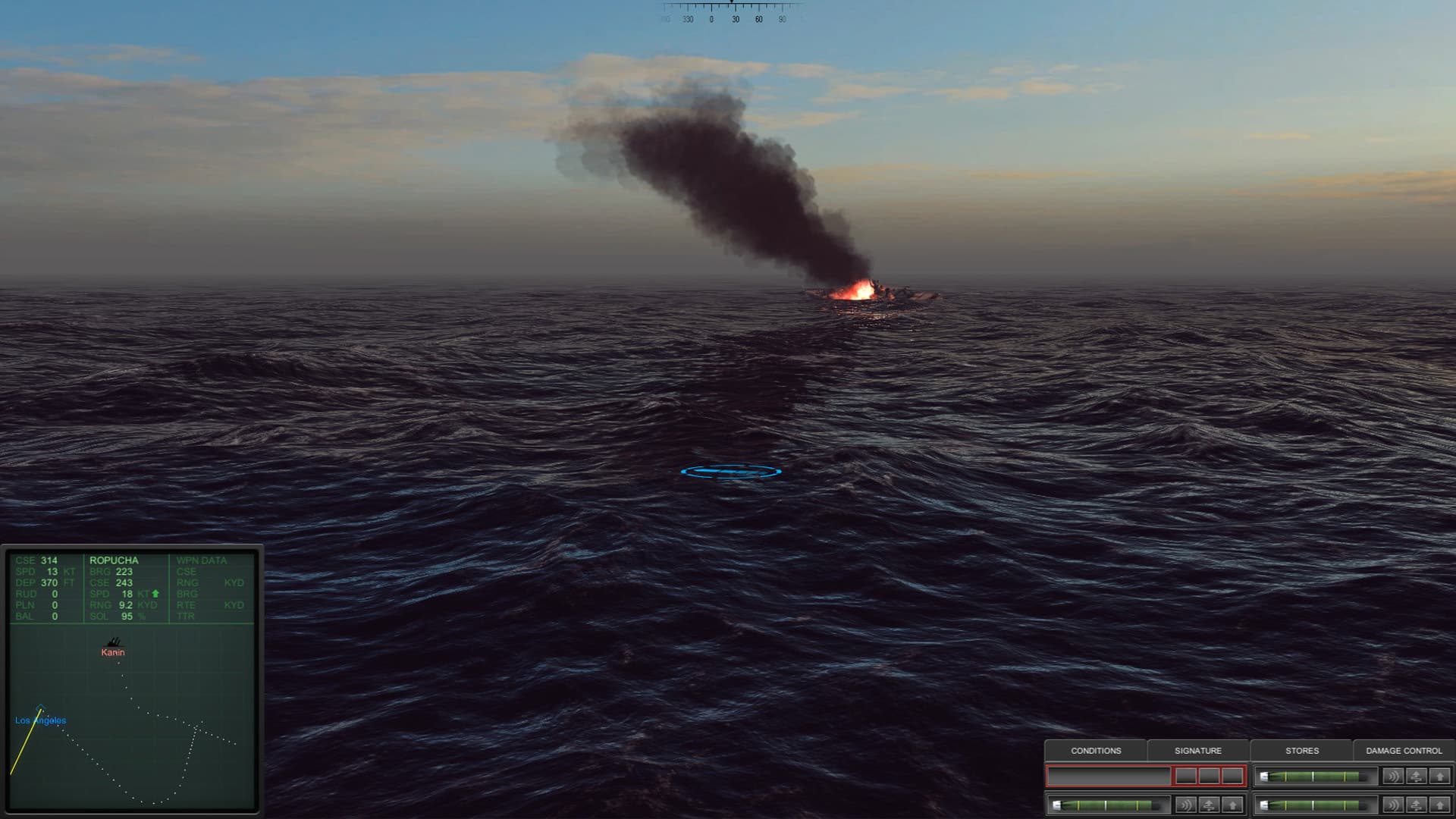Click the ROPUCHA target data header
Screen dimensions: 1456x819
tap(113, 560)
